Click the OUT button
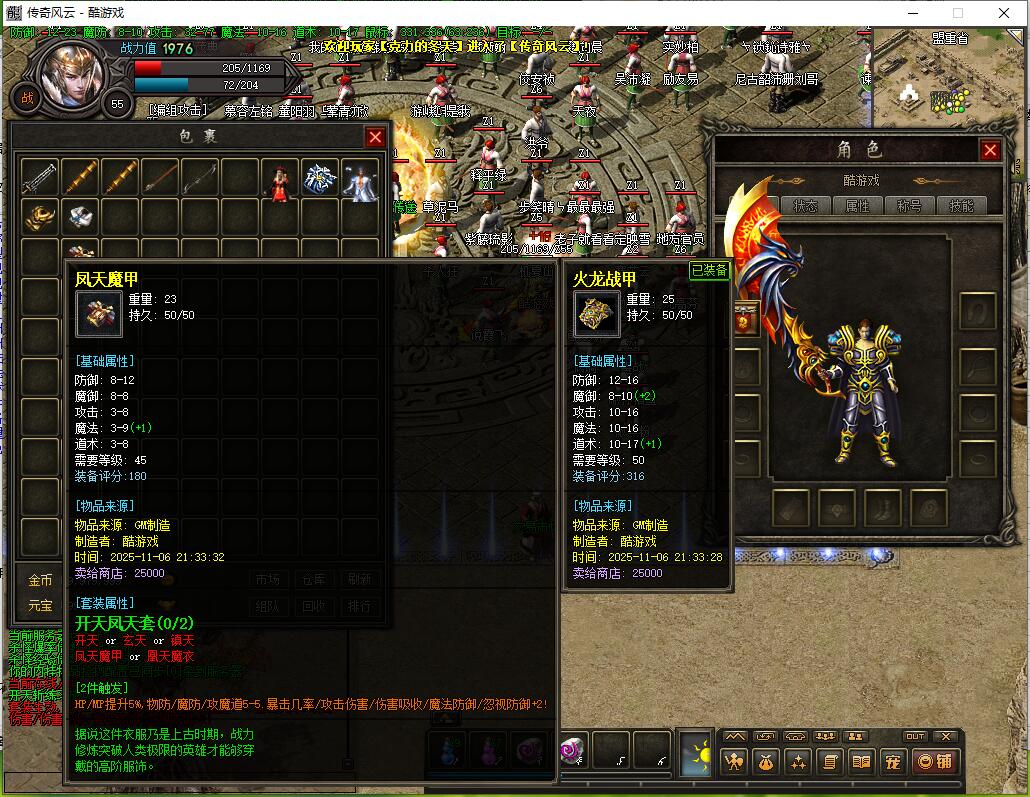Screen dimensions: 1030x797 tap(915, 737)
